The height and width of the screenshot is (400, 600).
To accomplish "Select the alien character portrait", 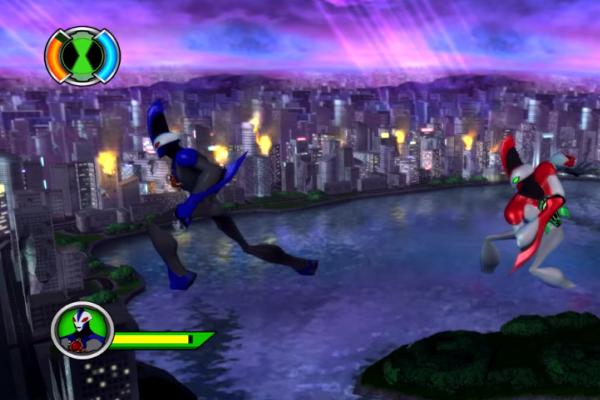I will tap(82, 331).
